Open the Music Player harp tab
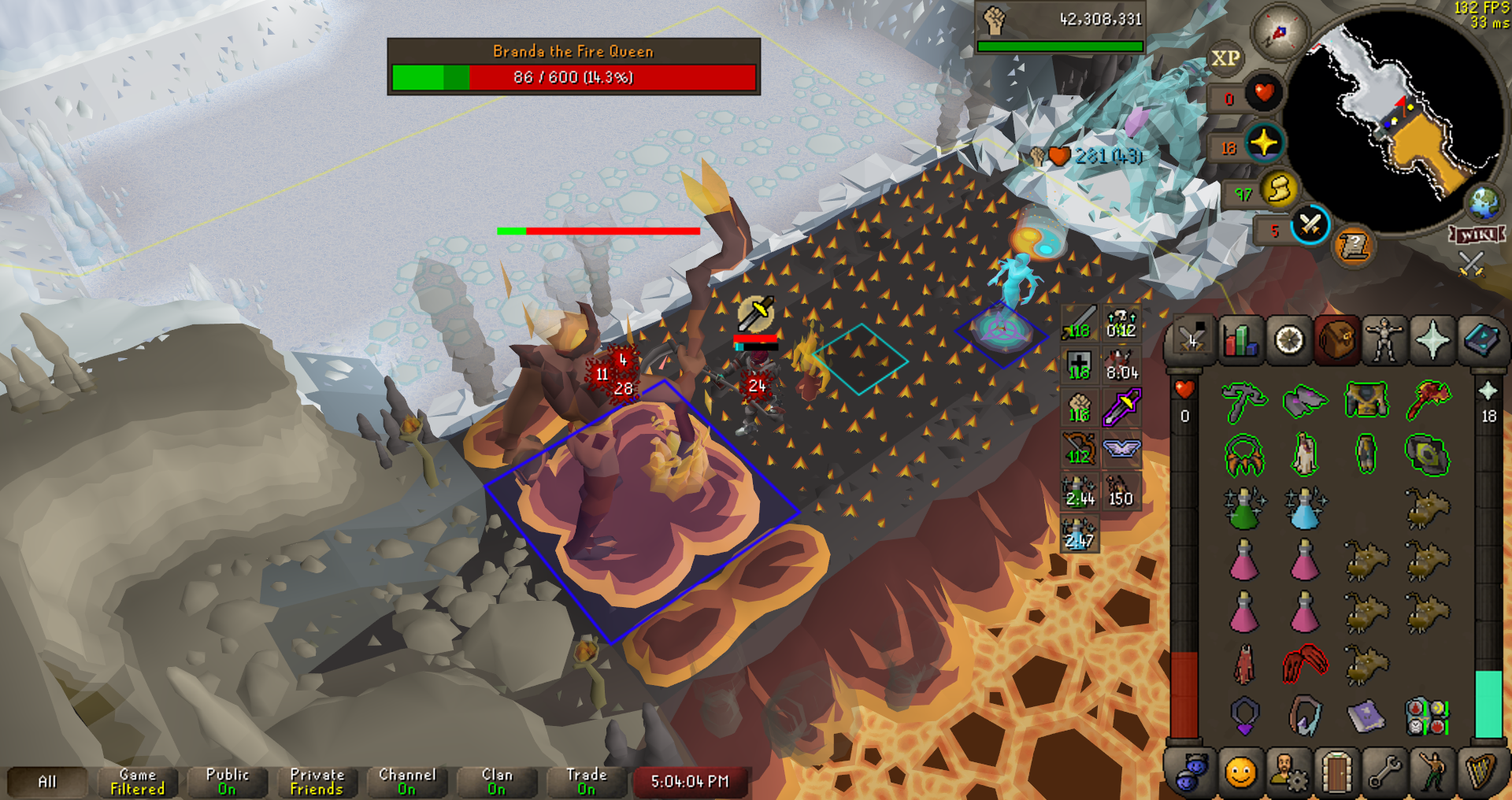1512x800 pixels. [x=1481, y=772]
